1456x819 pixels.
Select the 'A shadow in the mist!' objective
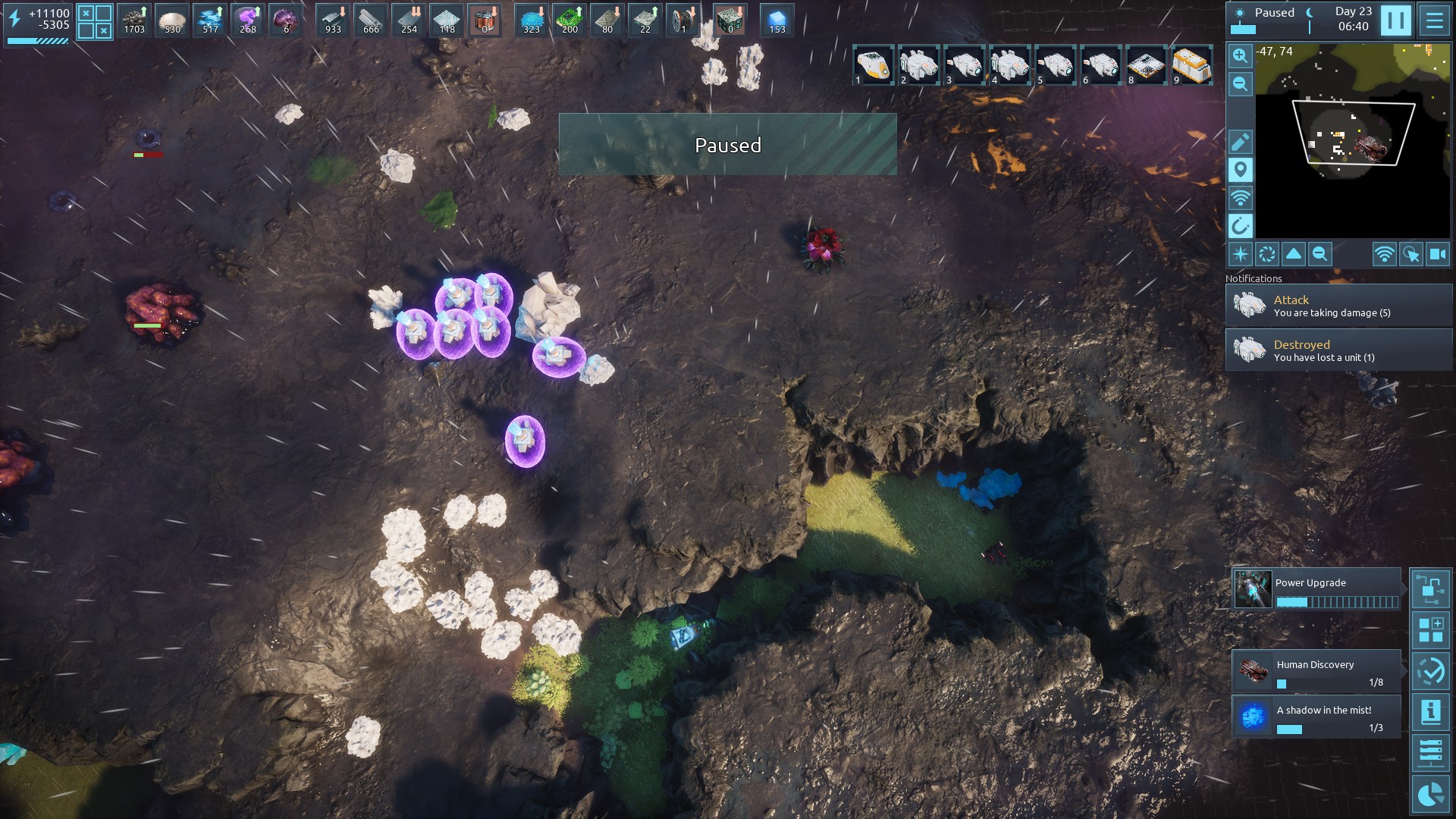pos(1316,717)
